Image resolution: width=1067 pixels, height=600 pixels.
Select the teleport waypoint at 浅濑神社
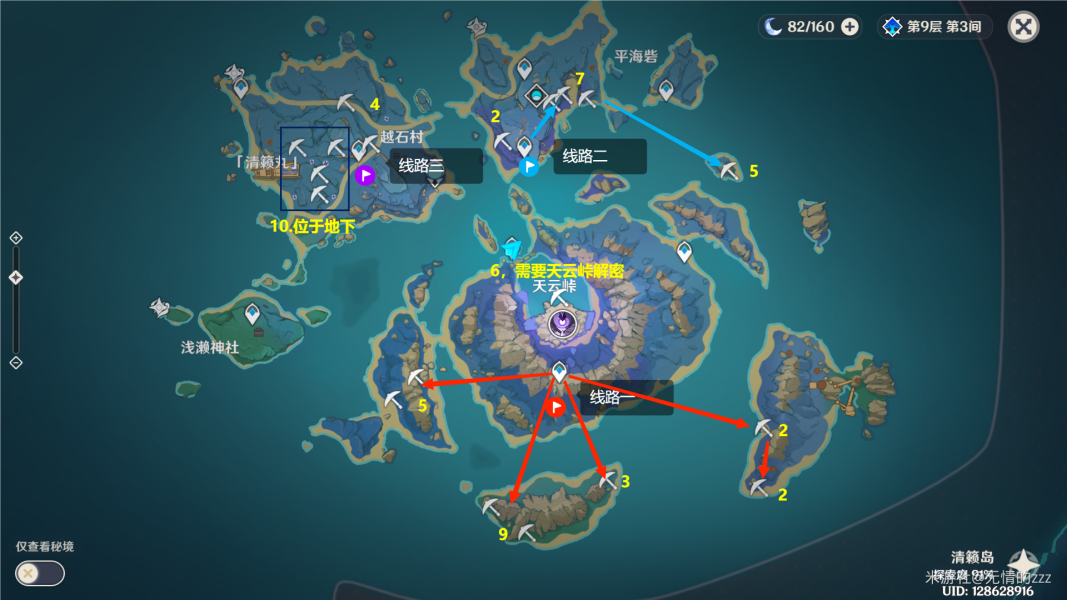coord(253,313)
